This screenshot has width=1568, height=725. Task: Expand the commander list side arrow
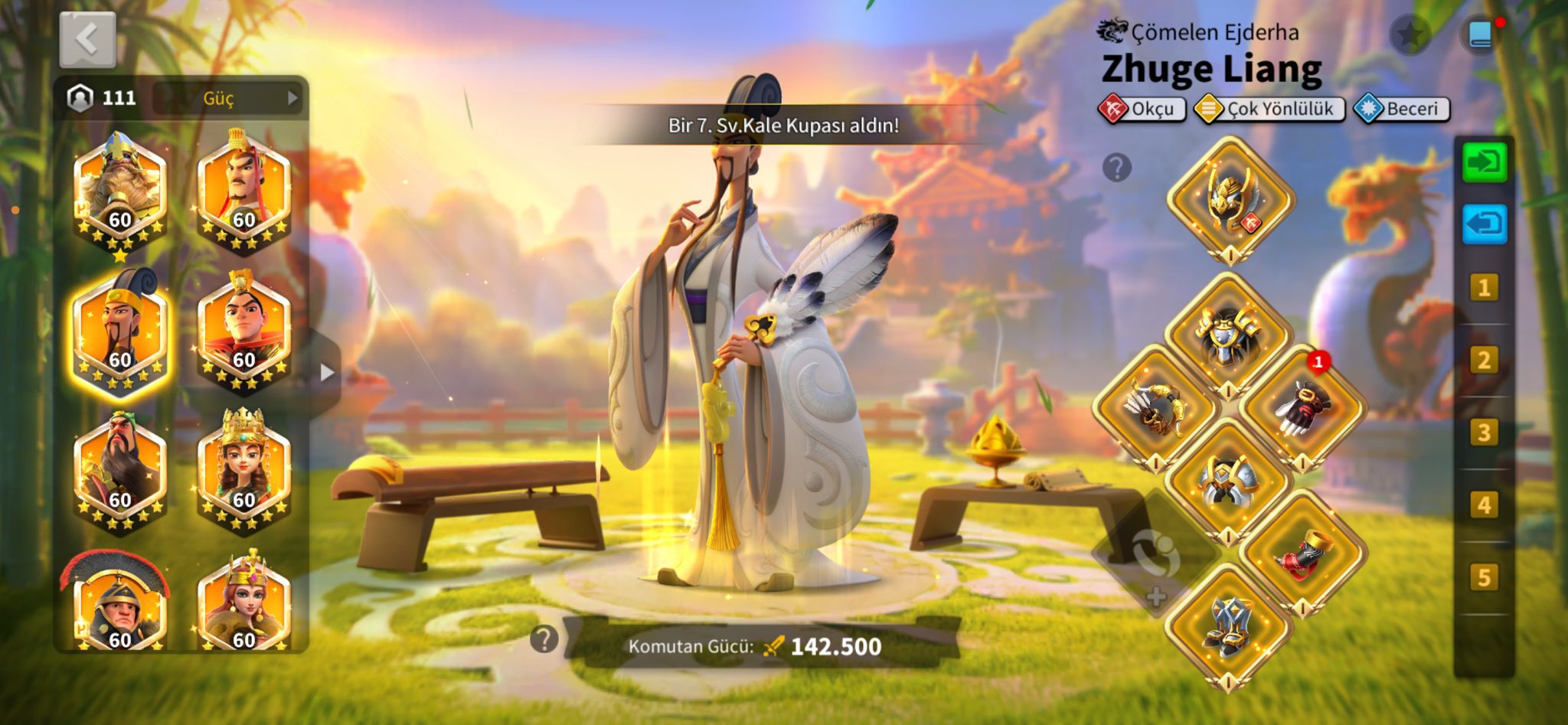pyautogui.click(x=327, y=373)
